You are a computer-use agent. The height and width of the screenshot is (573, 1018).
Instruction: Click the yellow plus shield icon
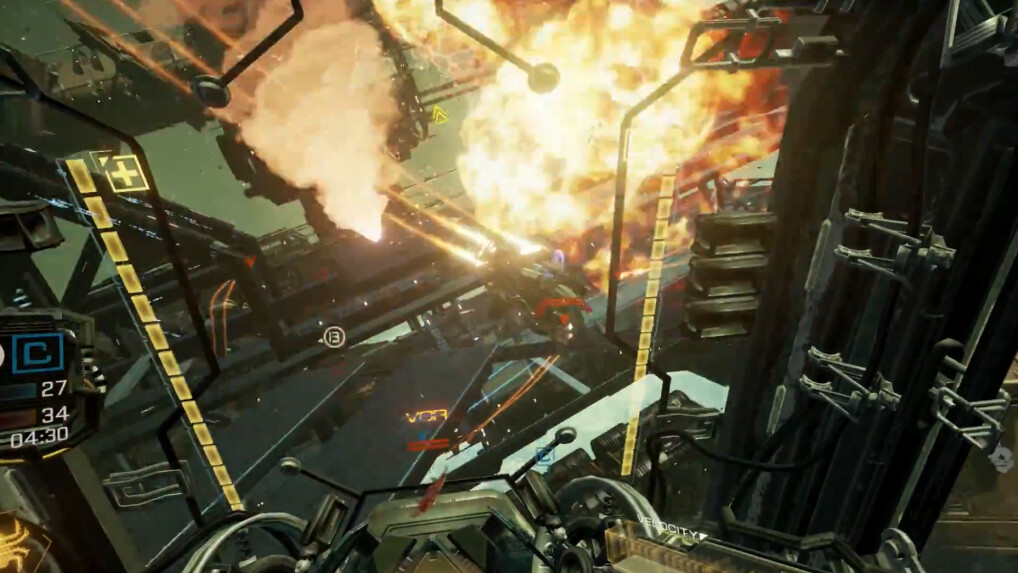coord(127,173)
